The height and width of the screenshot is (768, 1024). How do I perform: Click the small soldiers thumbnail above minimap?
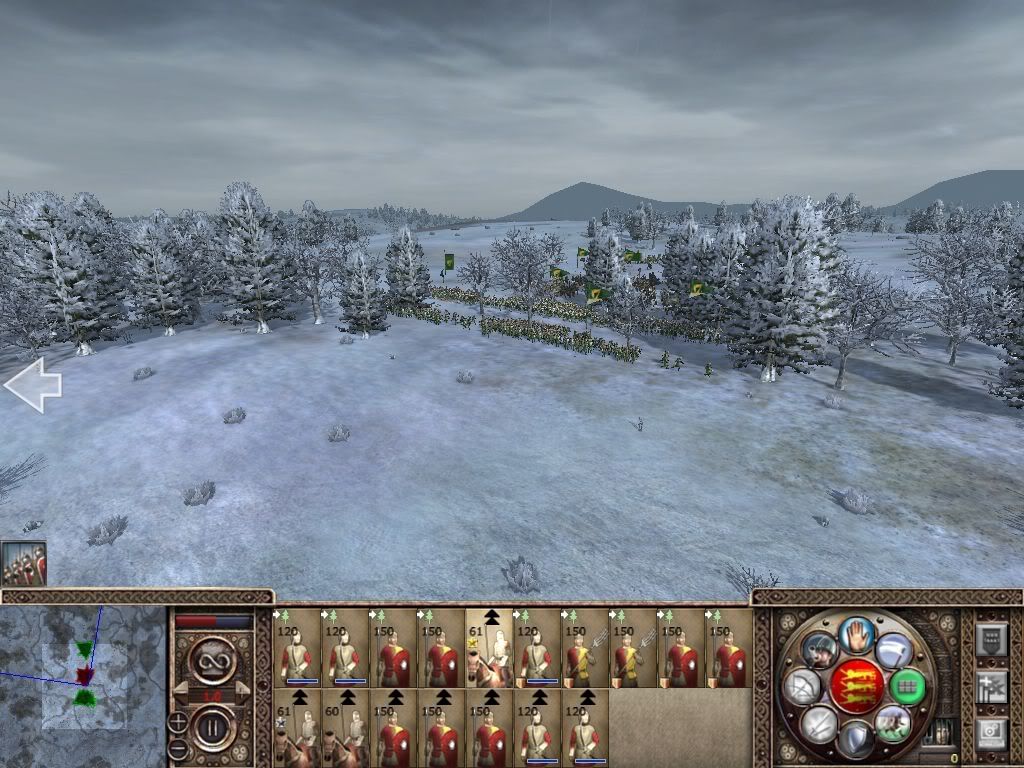(x=23, y=563)
